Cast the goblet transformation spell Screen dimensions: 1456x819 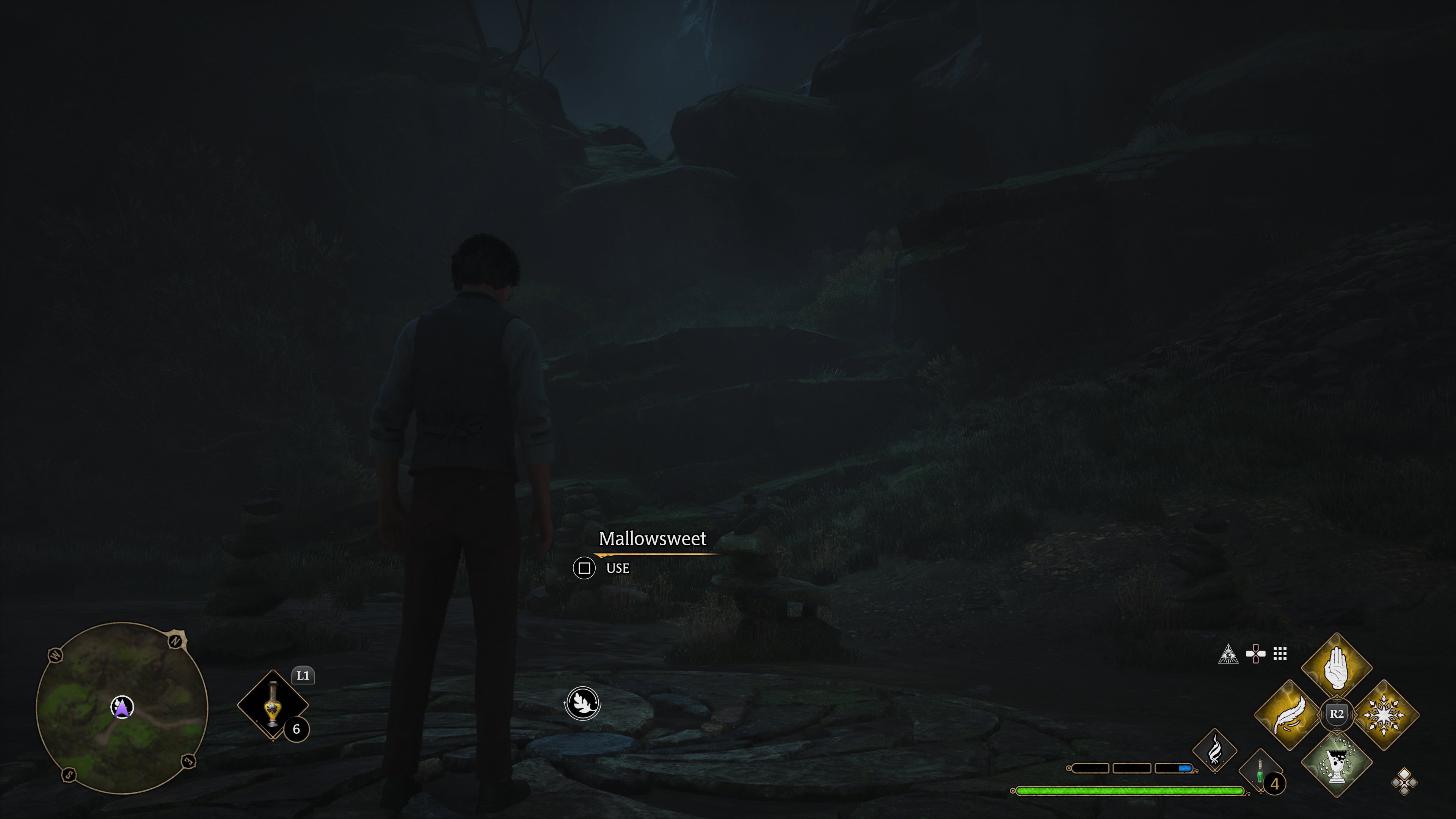tap(1336, 762)
